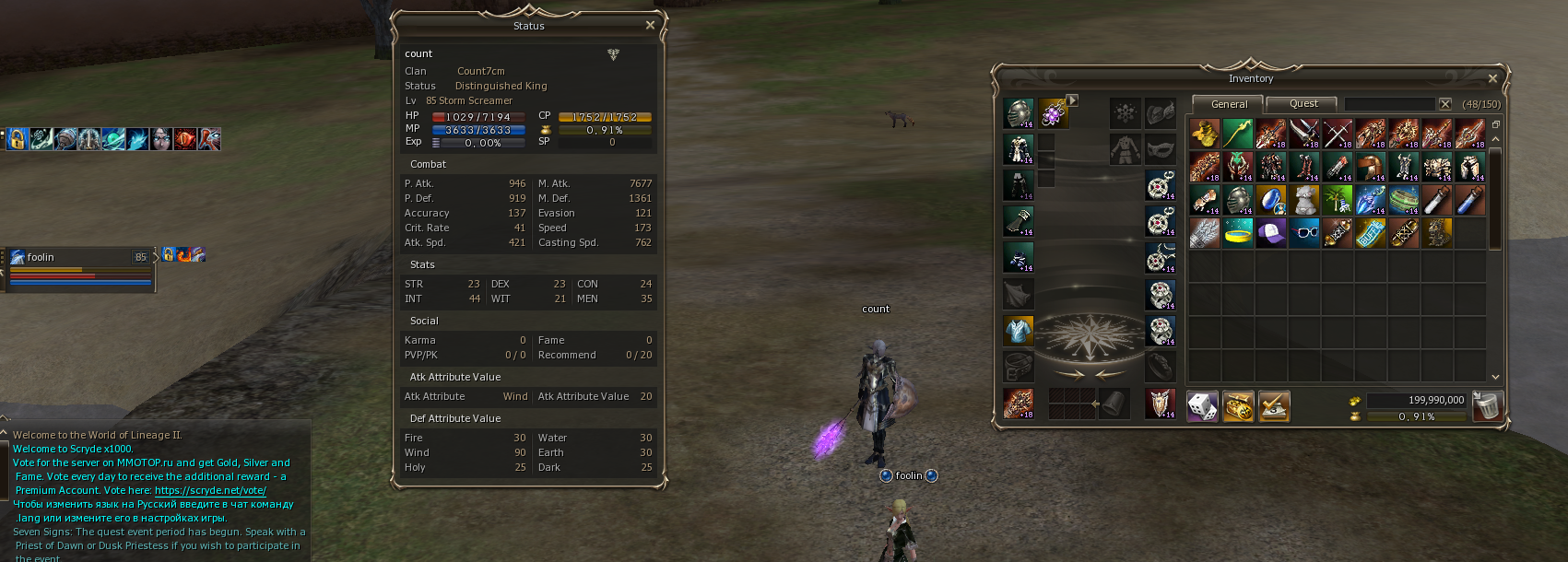
Task: Click the inventory search field
Action: [x=1389, y=104]
